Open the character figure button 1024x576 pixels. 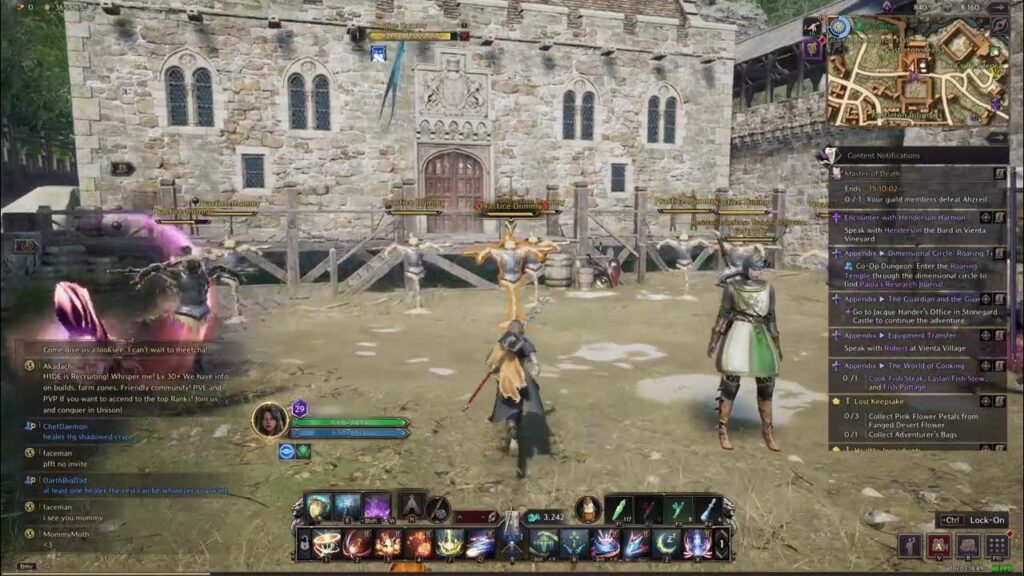[909, 546]
